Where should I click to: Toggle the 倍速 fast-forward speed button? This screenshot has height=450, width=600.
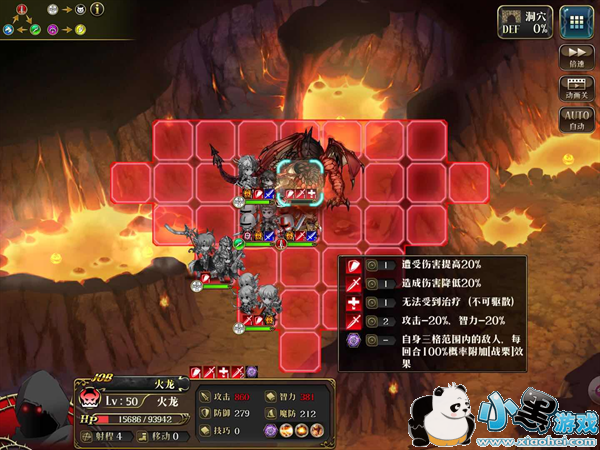575,56
